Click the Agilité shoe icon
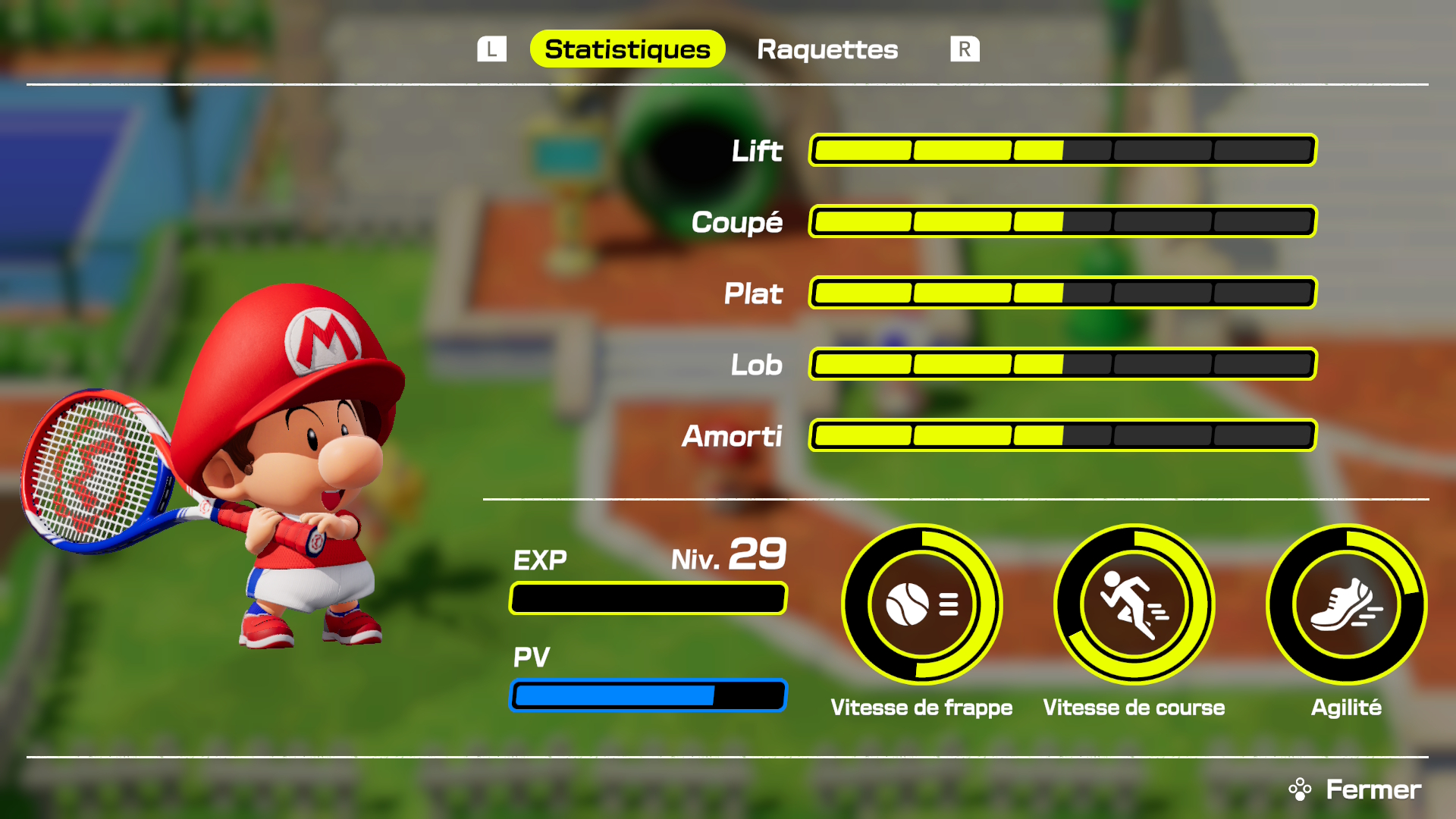Screen dimensions: 1456x819 1346,604
